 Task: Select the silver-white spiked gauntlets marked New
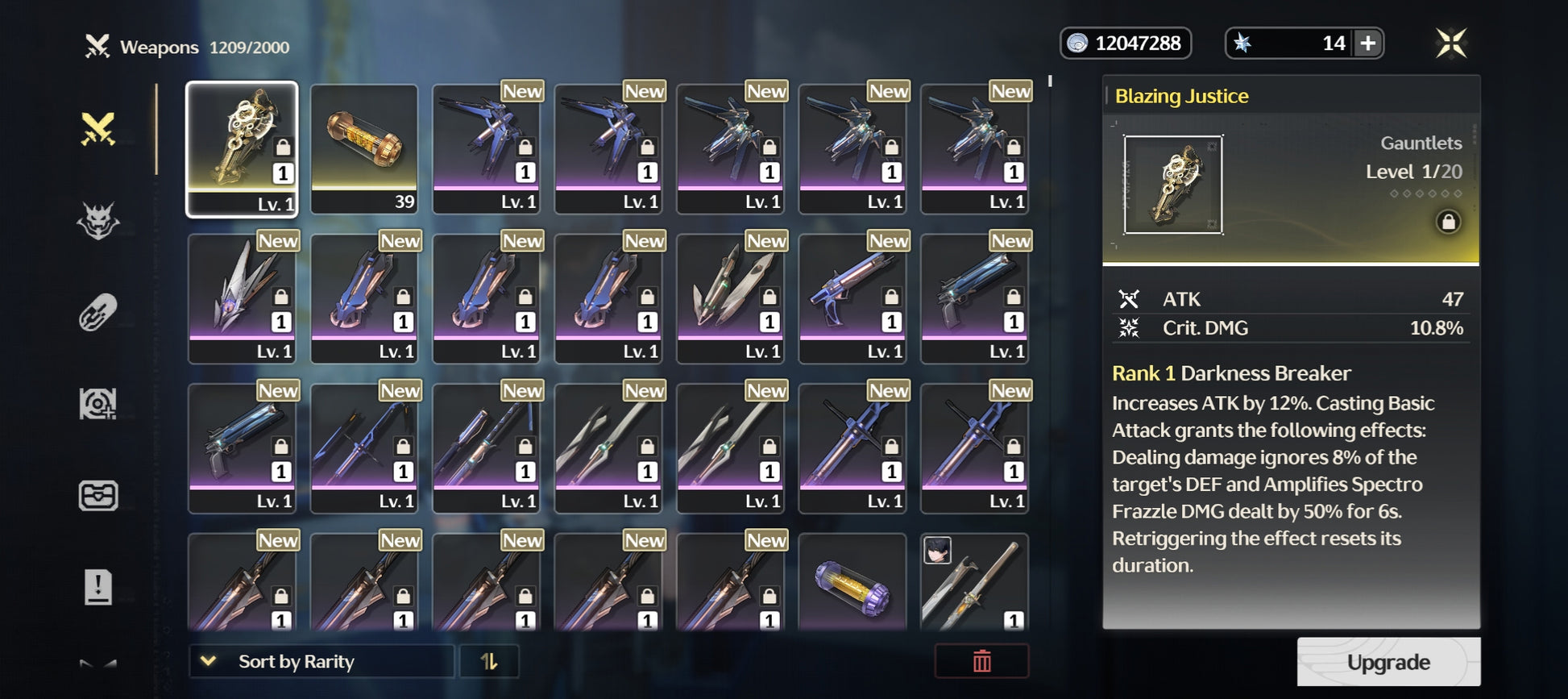[242, 298]
